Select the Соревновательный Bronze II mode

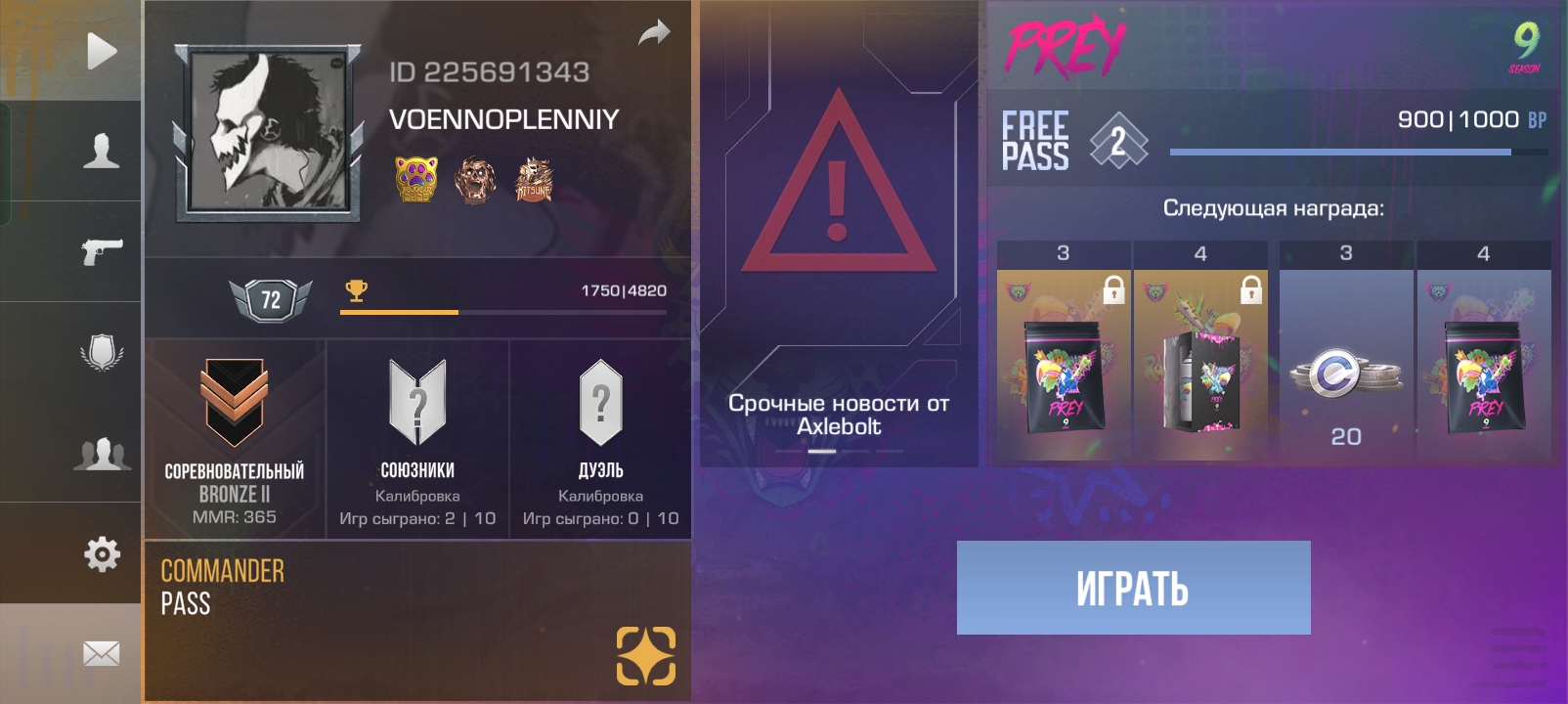(235, 439)
